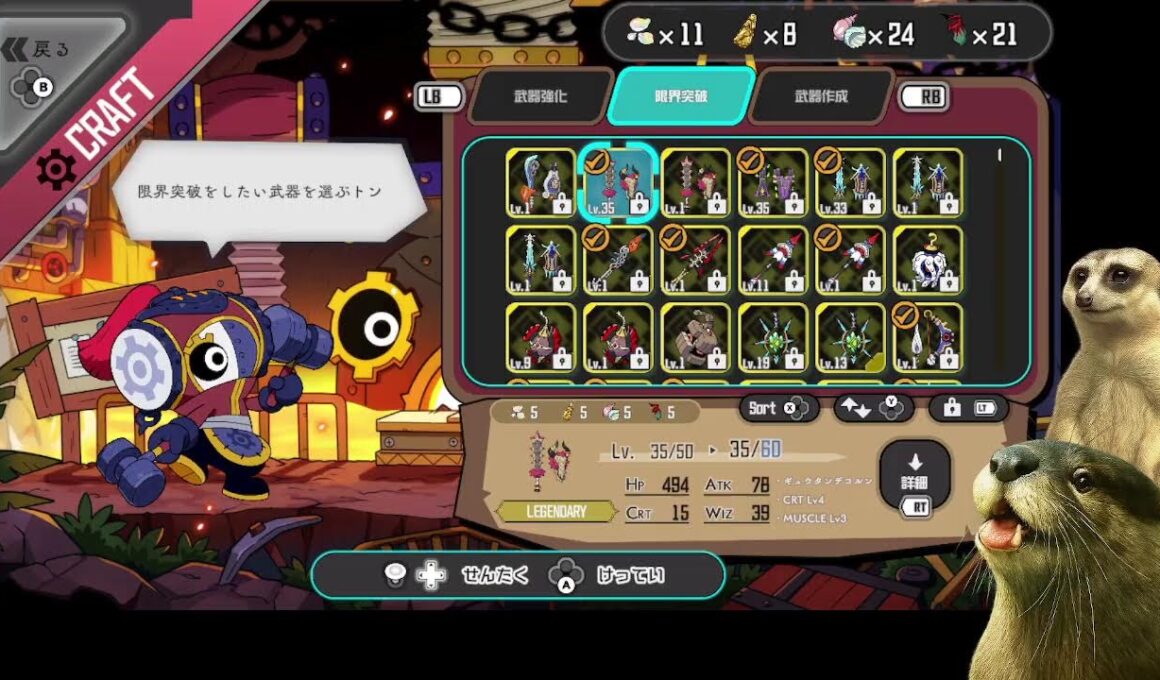The width and height of the screenshot is (1160, 680).
Task: Toggle the weapon lock button
Action: 968,408
